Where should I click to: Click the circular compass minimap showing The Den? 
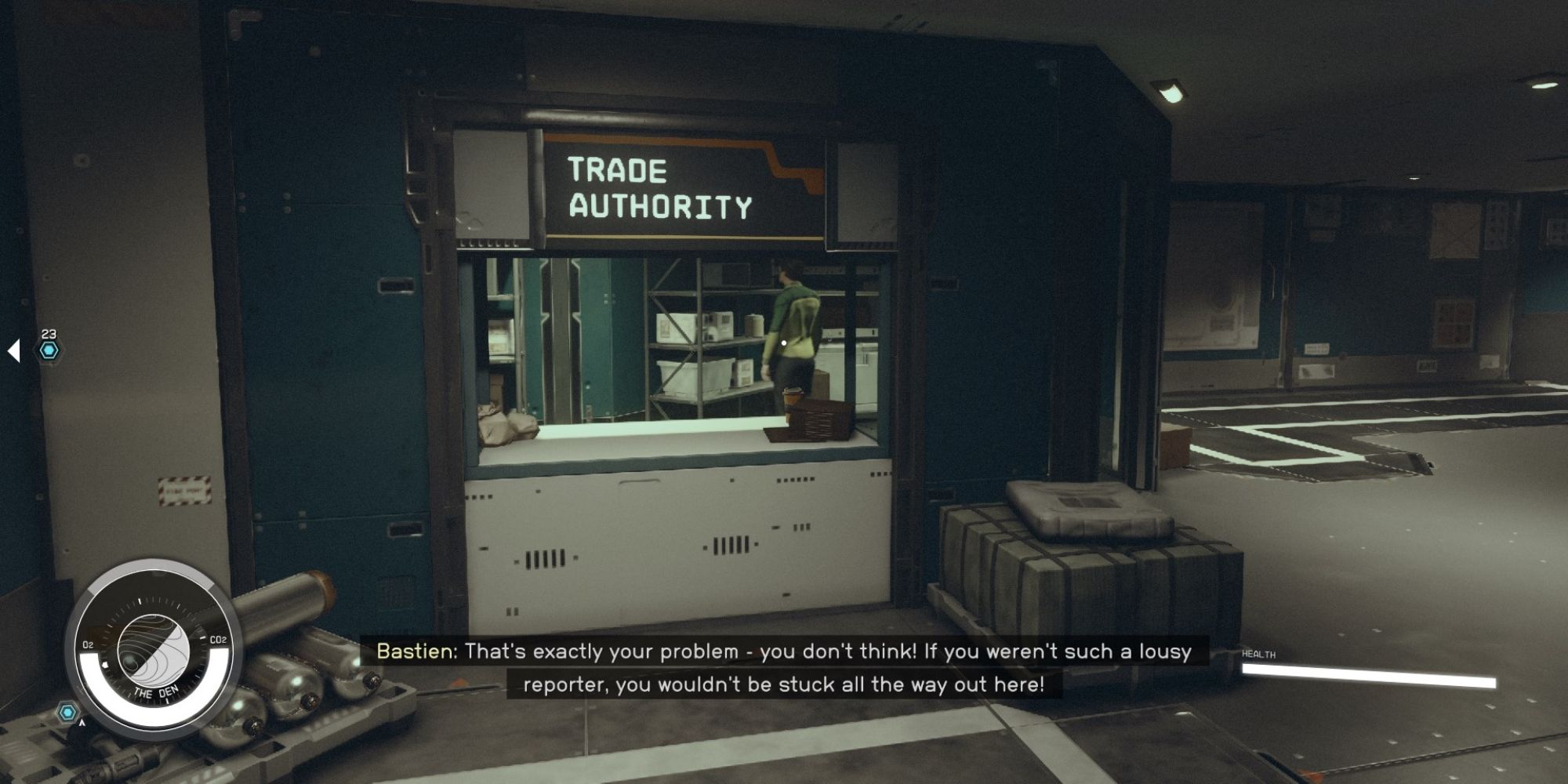pos(154,651)
